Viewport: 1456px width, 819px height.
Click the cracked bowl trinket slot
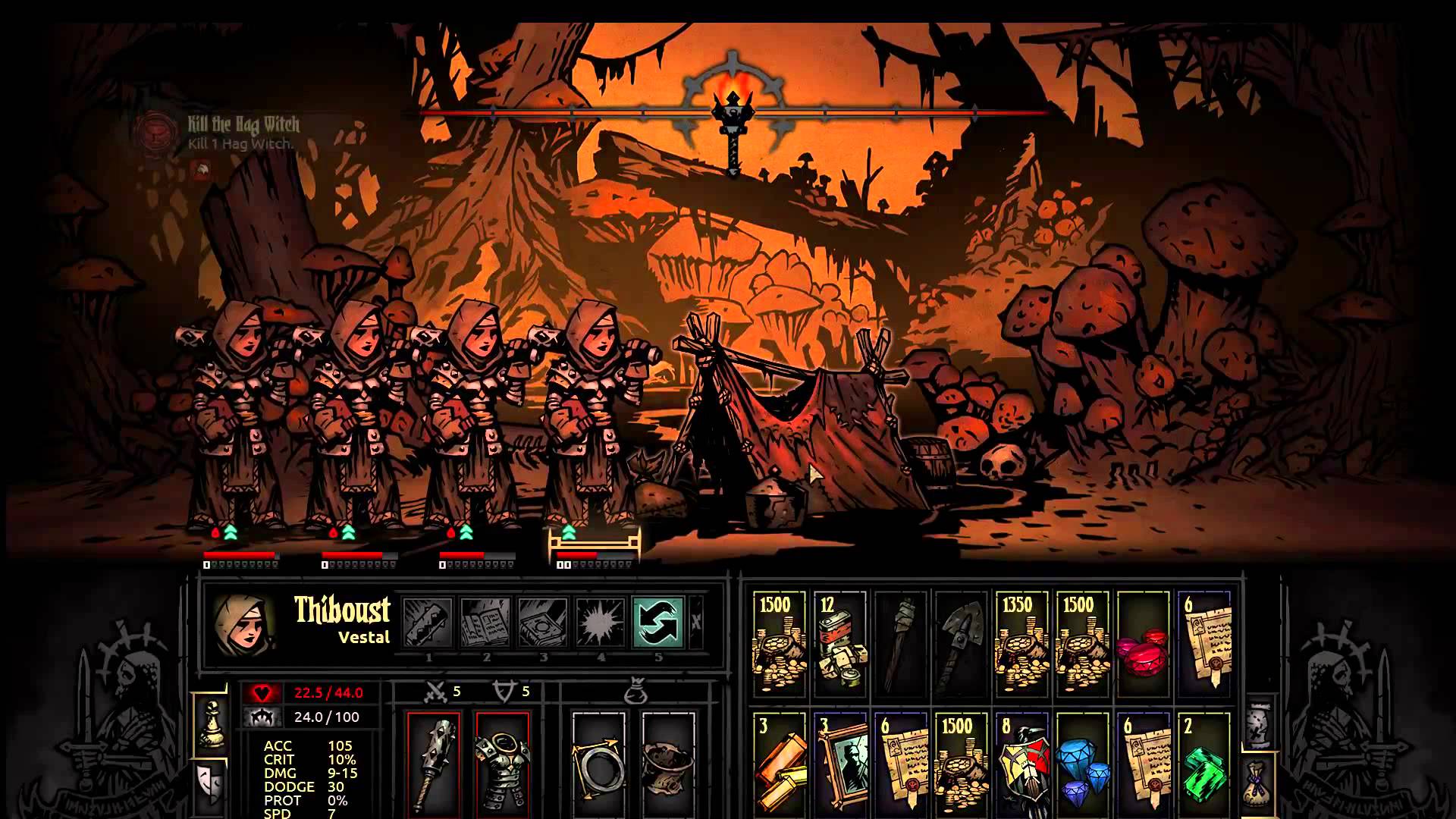pyautogui.click(x=667, y=762)
